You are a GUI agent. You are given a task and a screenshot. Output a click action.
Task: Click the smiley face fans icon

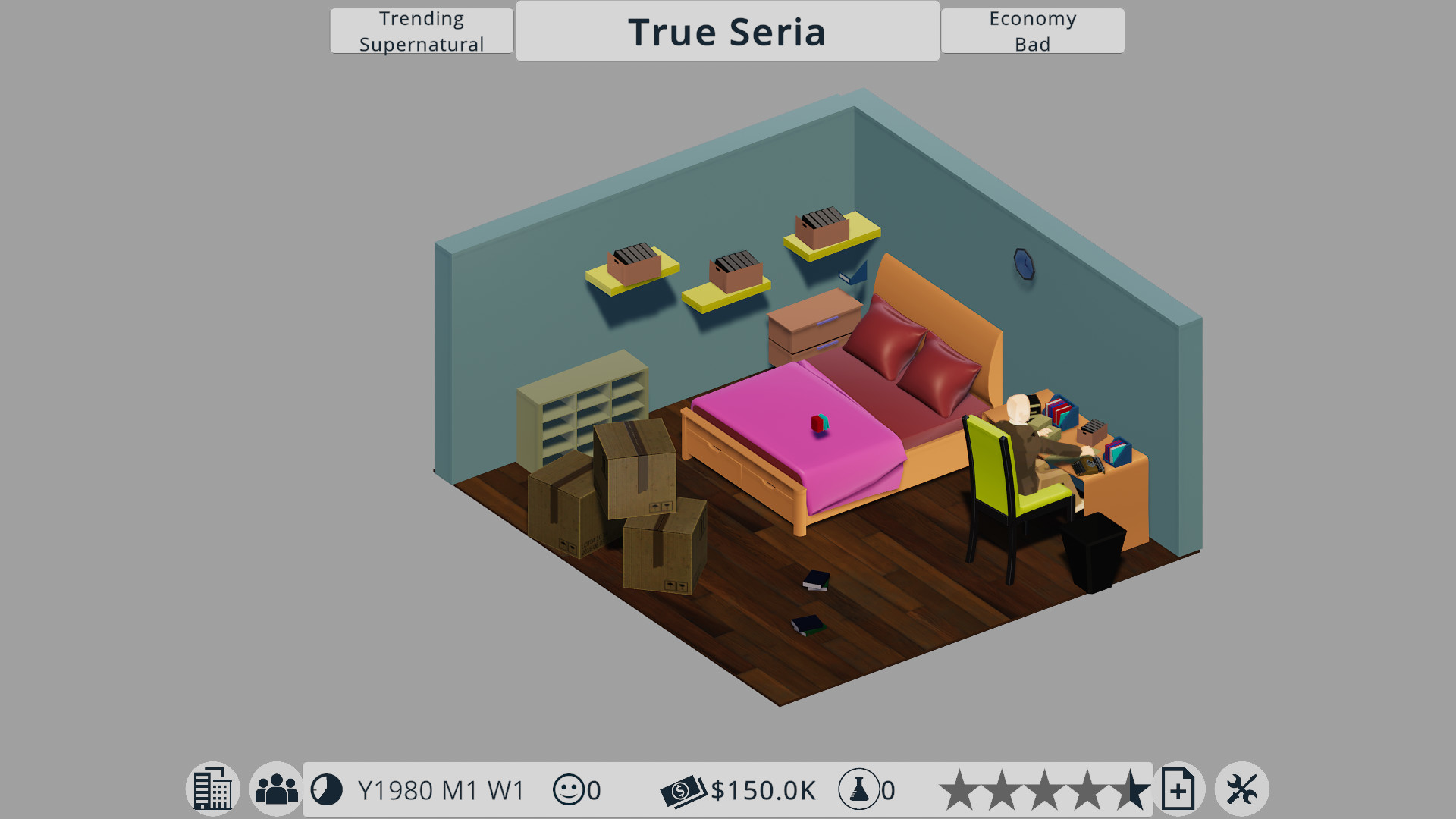pyautogui.click(x=569, y=789)
